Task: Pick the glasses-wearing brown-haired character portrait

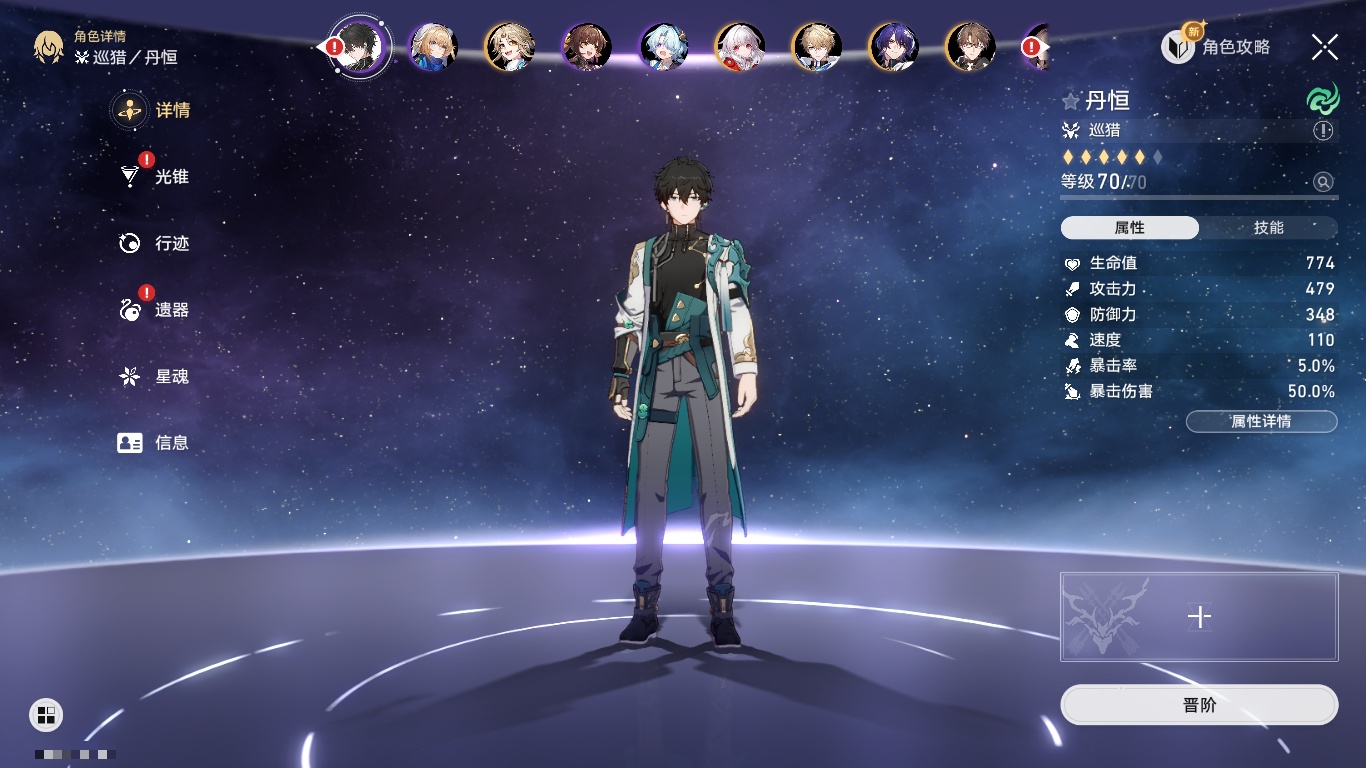Action: (x=970, y=47)
